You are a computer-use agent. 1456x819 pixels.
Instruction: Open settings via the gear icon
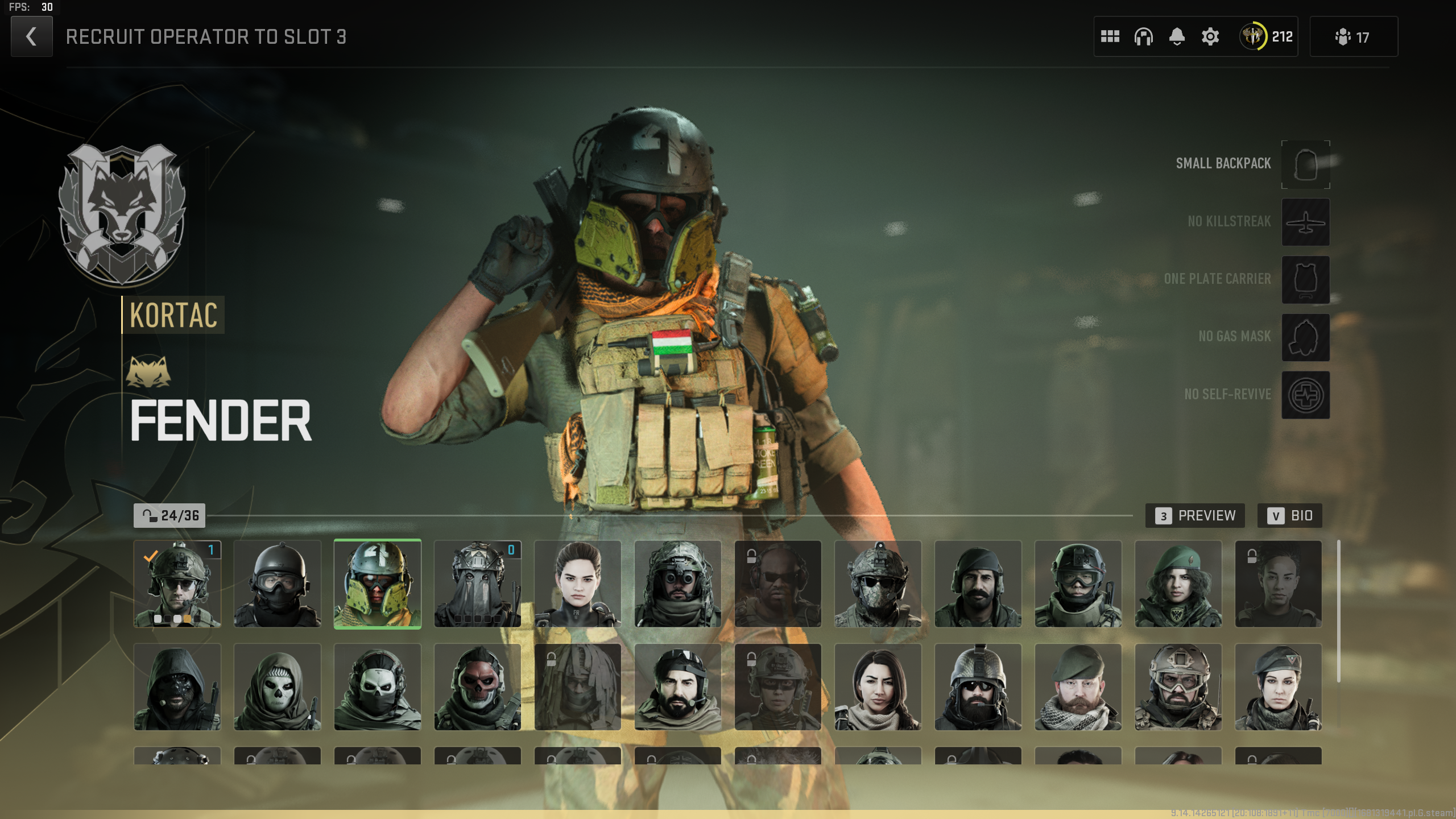tap(1210, 37)
